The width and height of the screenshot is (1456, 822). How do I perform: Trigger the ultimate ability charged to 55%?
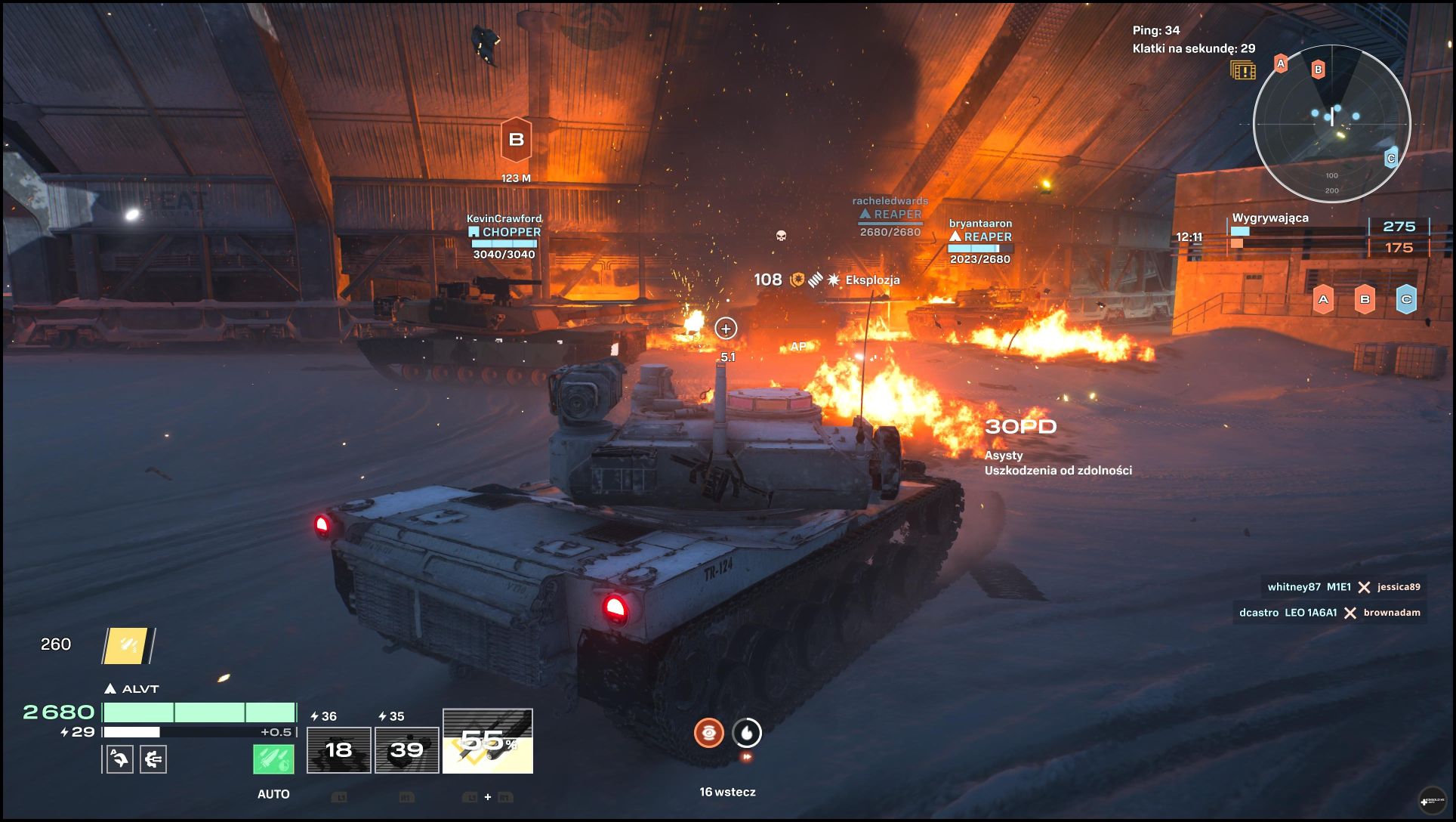488,741
